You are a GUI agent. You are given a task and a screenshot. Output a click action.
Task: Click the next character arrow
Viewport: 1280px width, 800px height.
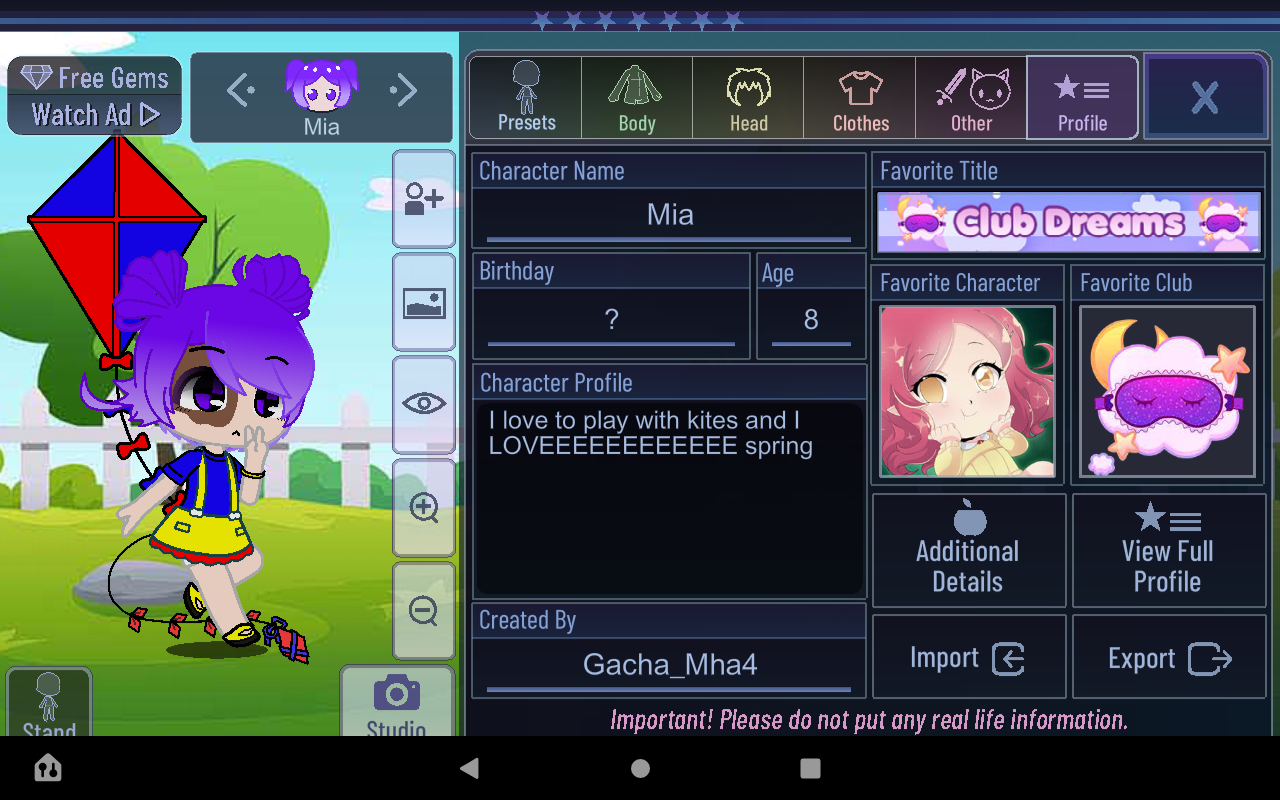[404, 90]
